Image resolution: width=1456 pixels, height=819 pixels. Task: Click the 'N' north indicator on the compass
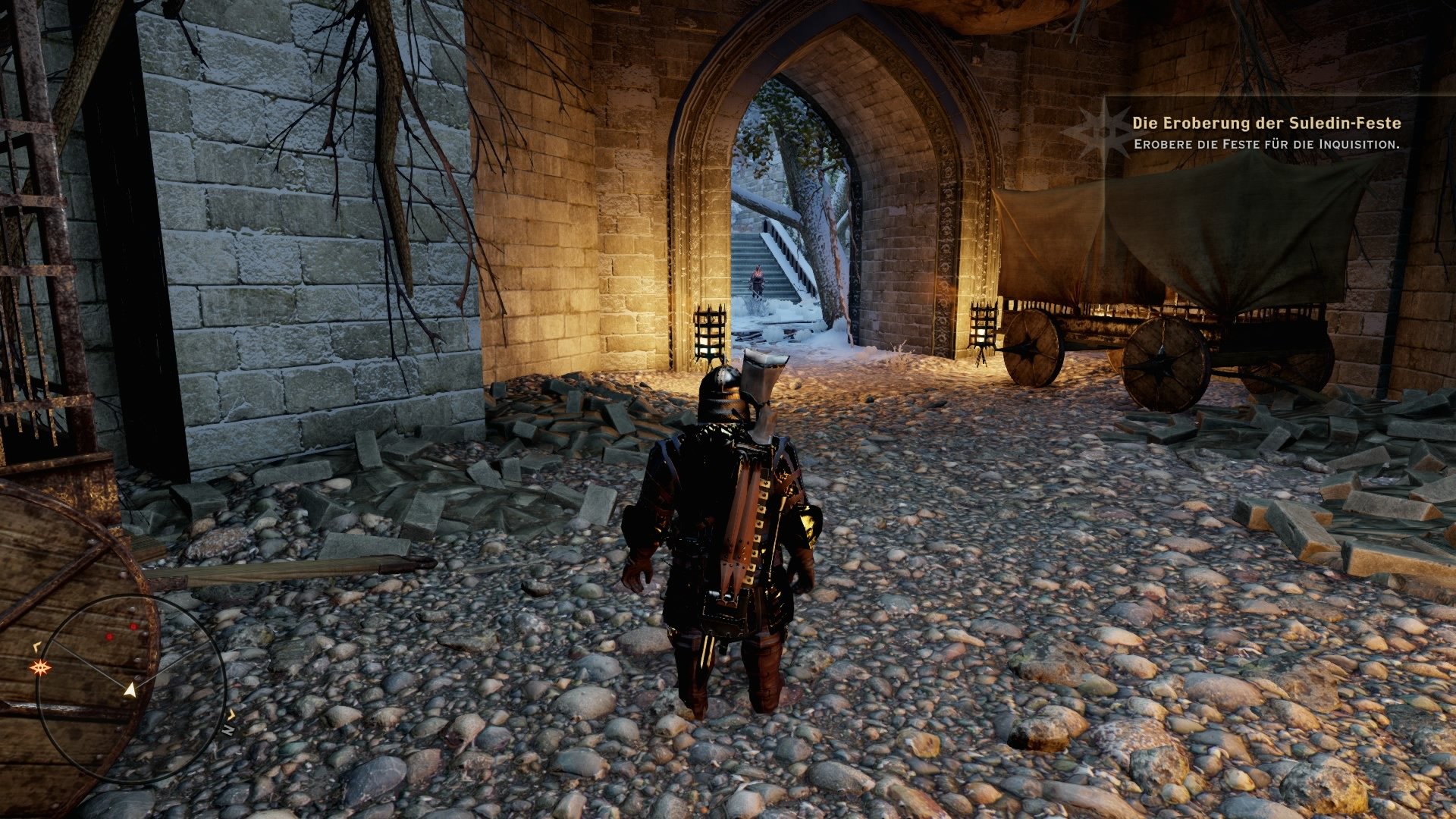point(230,730)
